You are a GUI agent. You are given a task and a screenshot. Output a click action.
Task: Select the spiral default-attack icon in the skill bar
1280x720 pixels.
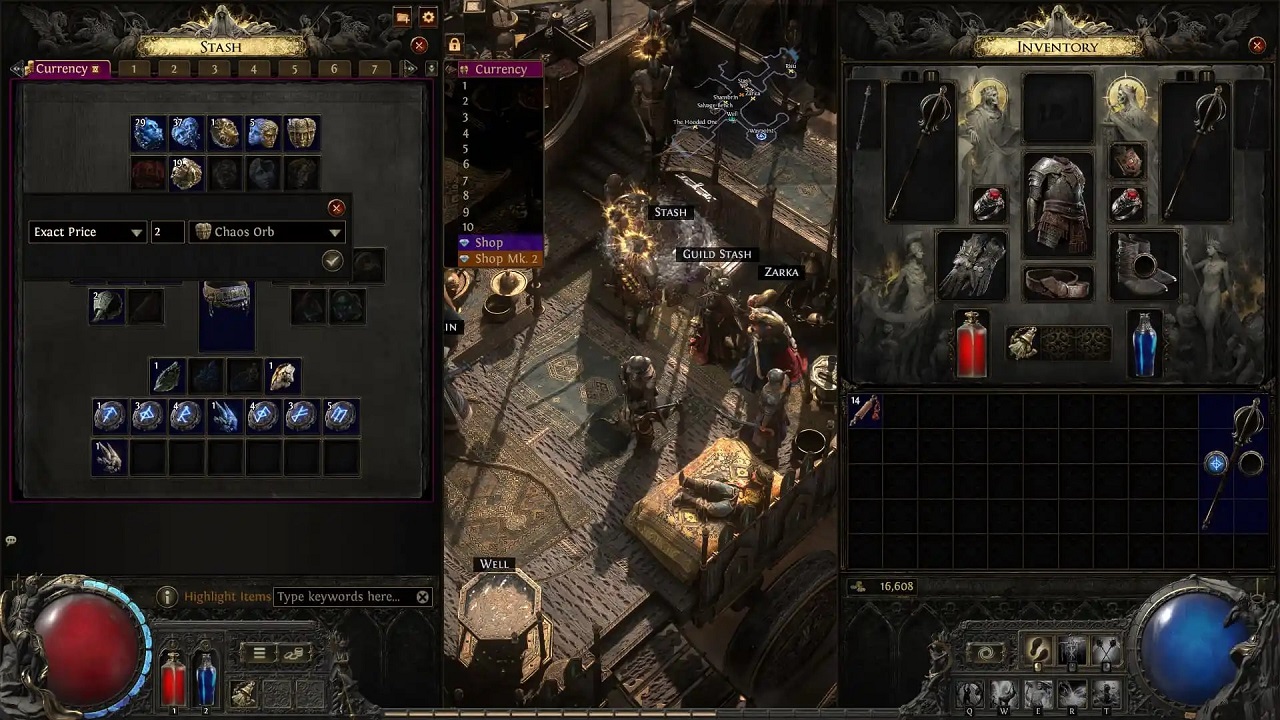tap(985, 653)
